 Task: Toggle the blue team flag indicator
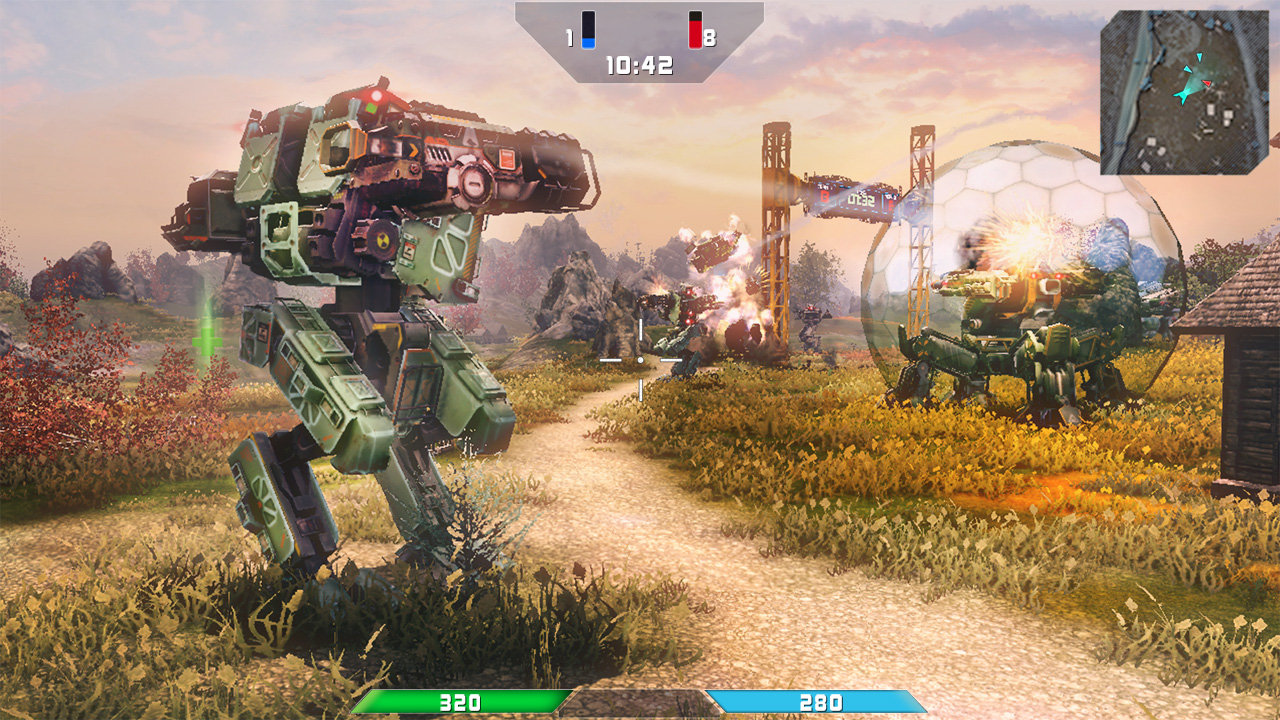pos(588,29)
